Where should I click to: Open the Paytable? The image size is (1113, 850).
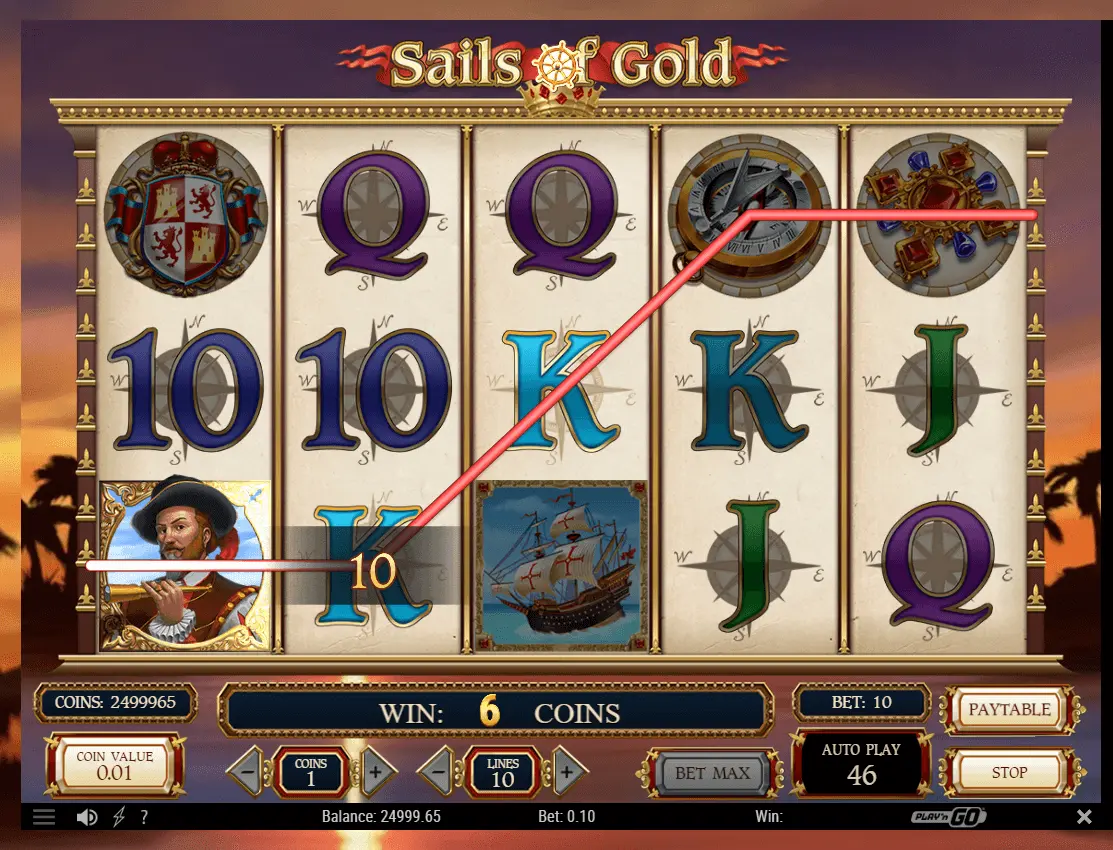click(1009, 709)
